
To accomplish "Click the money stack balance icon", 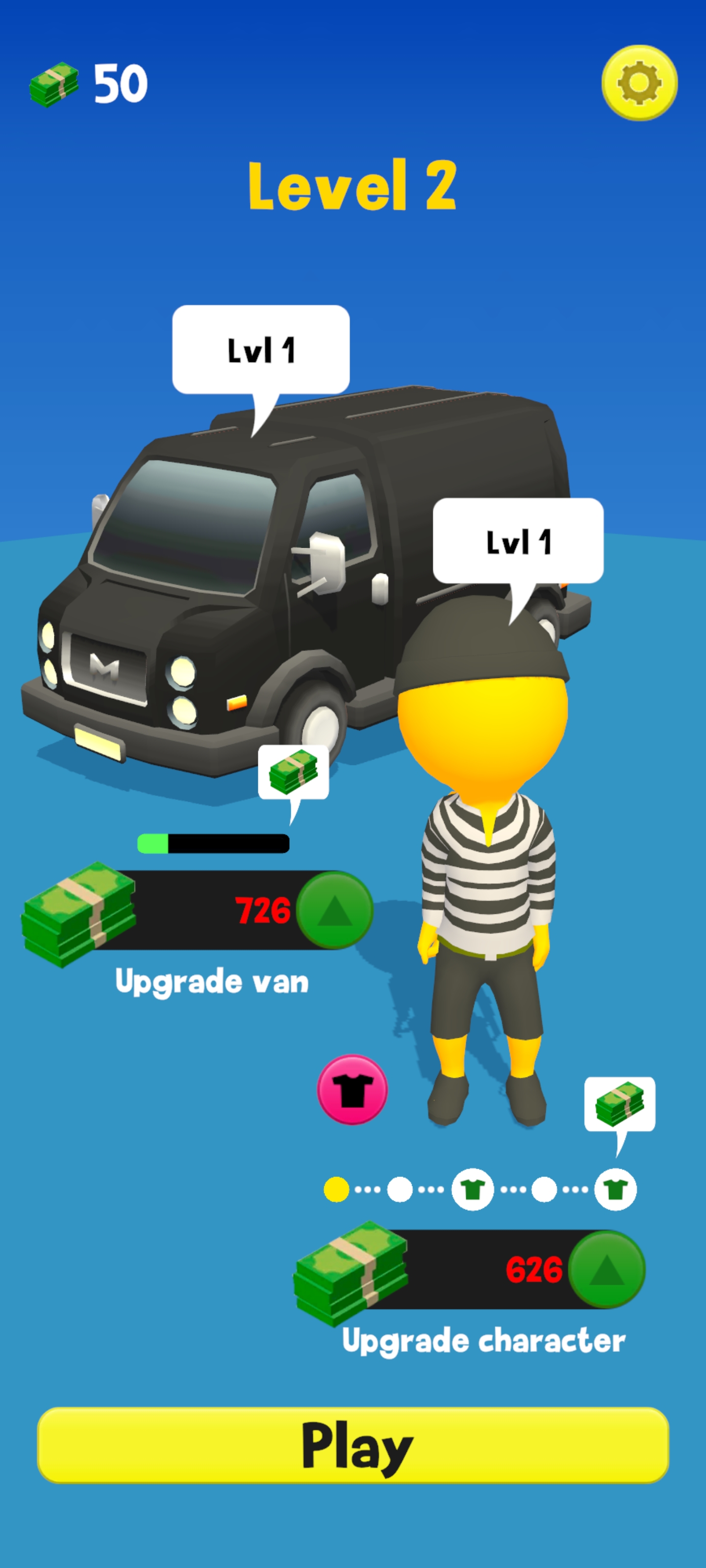I will click(55, 85).
